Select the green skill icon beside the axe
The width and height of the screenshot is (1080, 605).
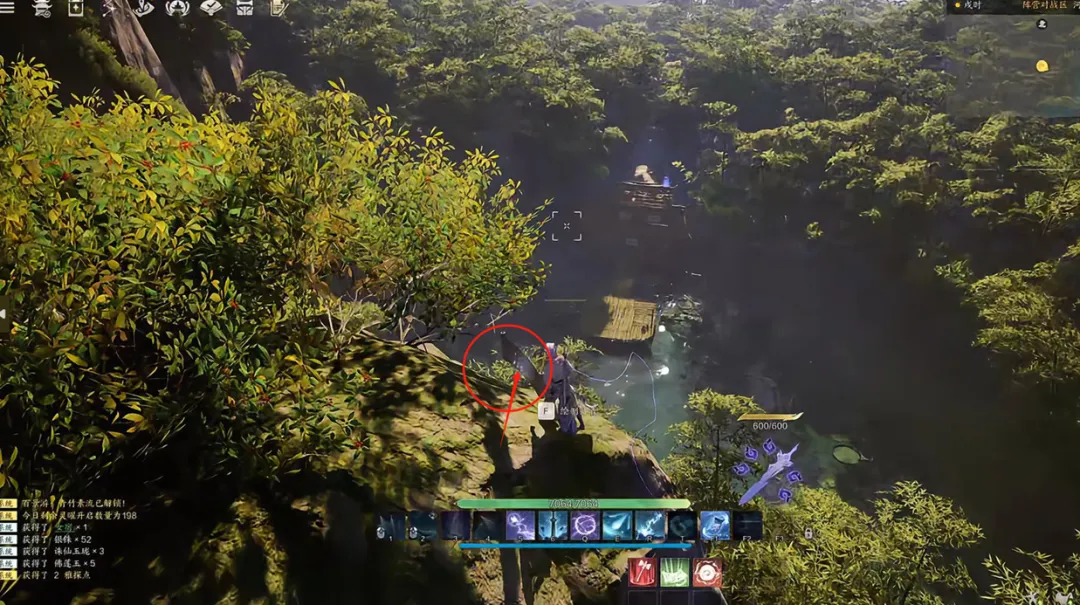675,573
